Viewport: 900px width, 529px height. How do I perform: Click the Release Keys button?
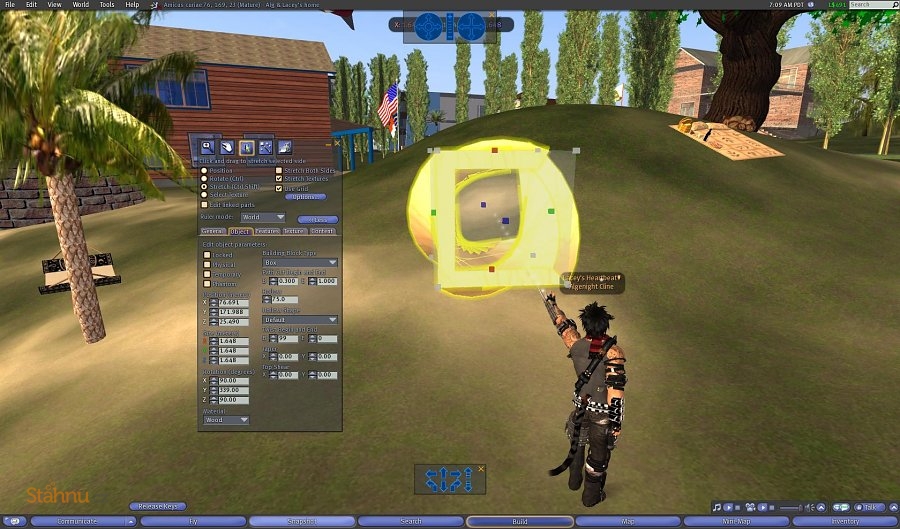click(158, 507)
